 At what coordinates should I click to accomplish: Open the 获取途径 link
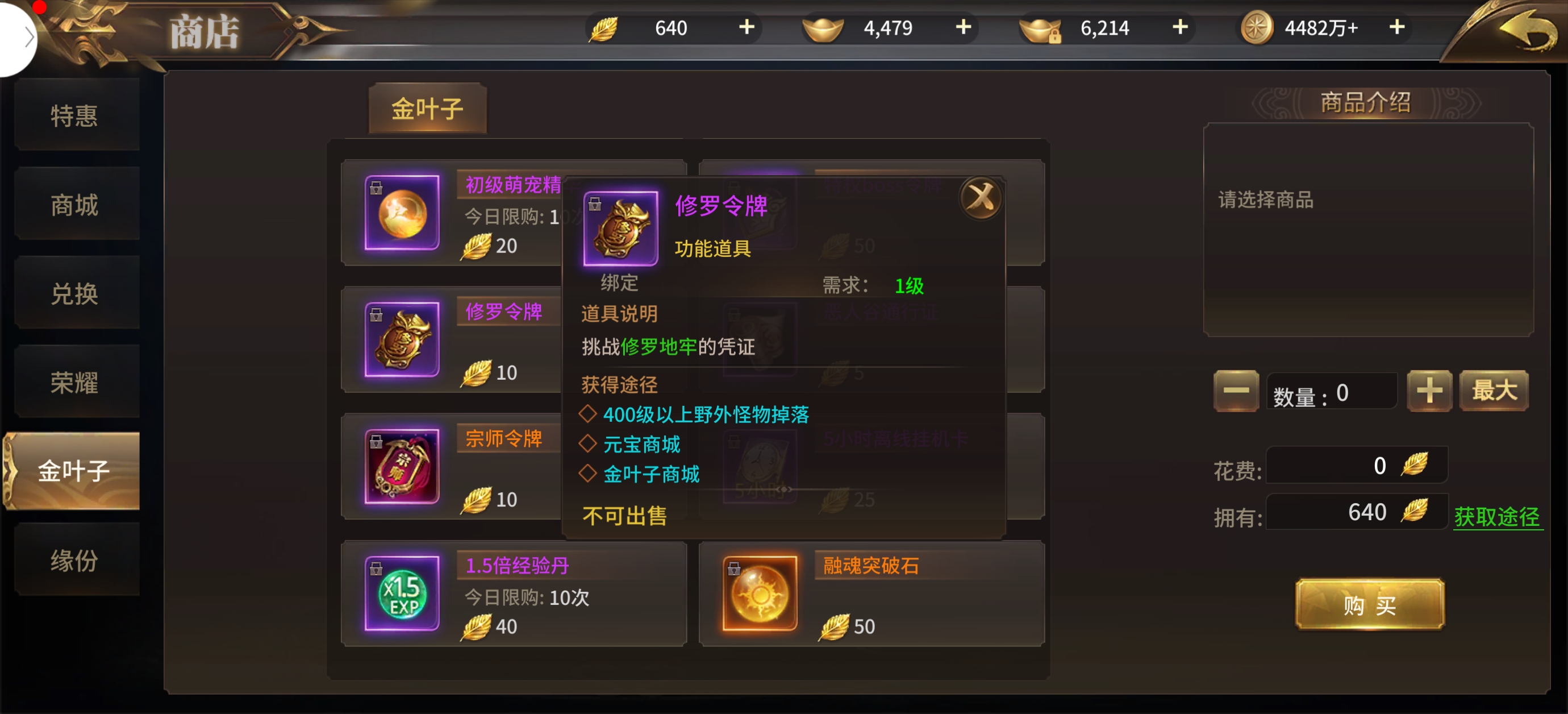pos(1496,517)
